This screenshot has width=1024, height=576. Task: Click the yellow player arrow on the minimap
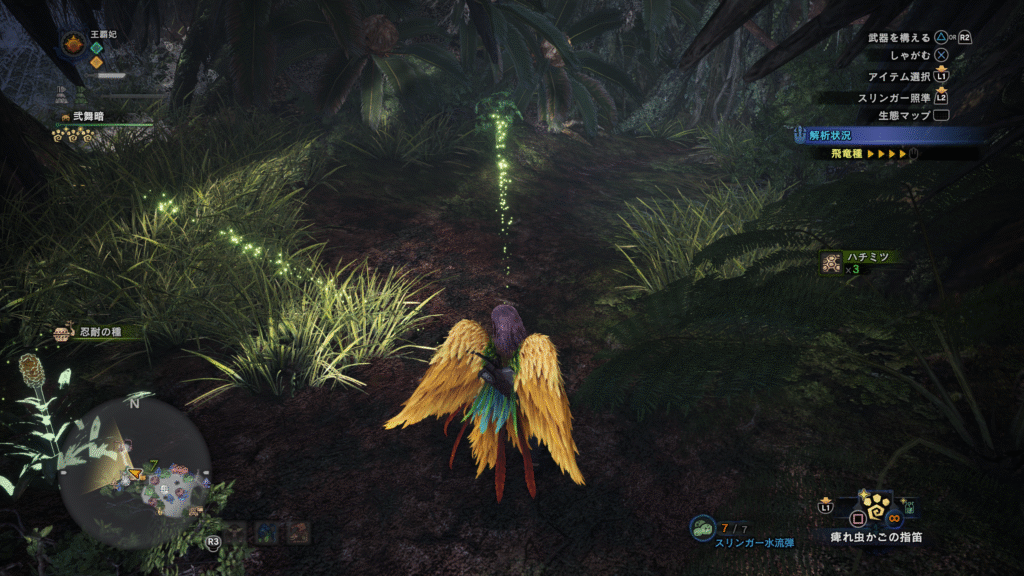coord(133,473)
